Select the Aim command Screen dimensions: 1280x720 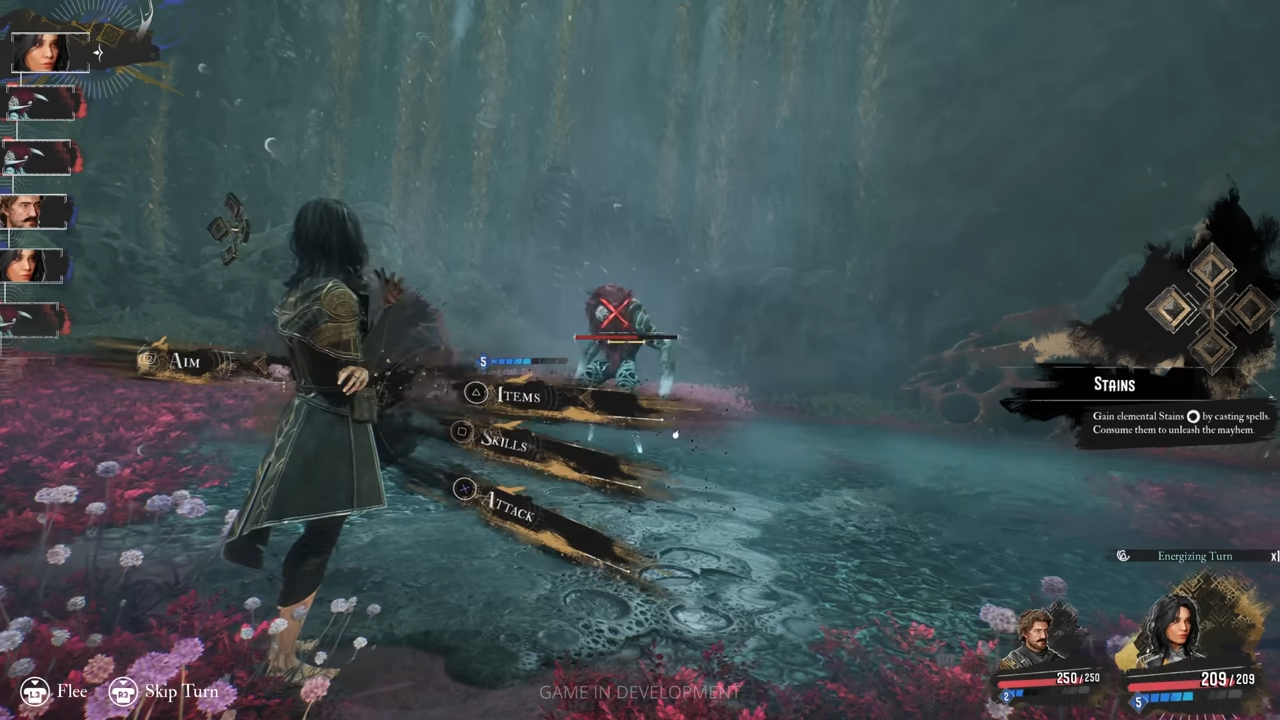point(184,361)
